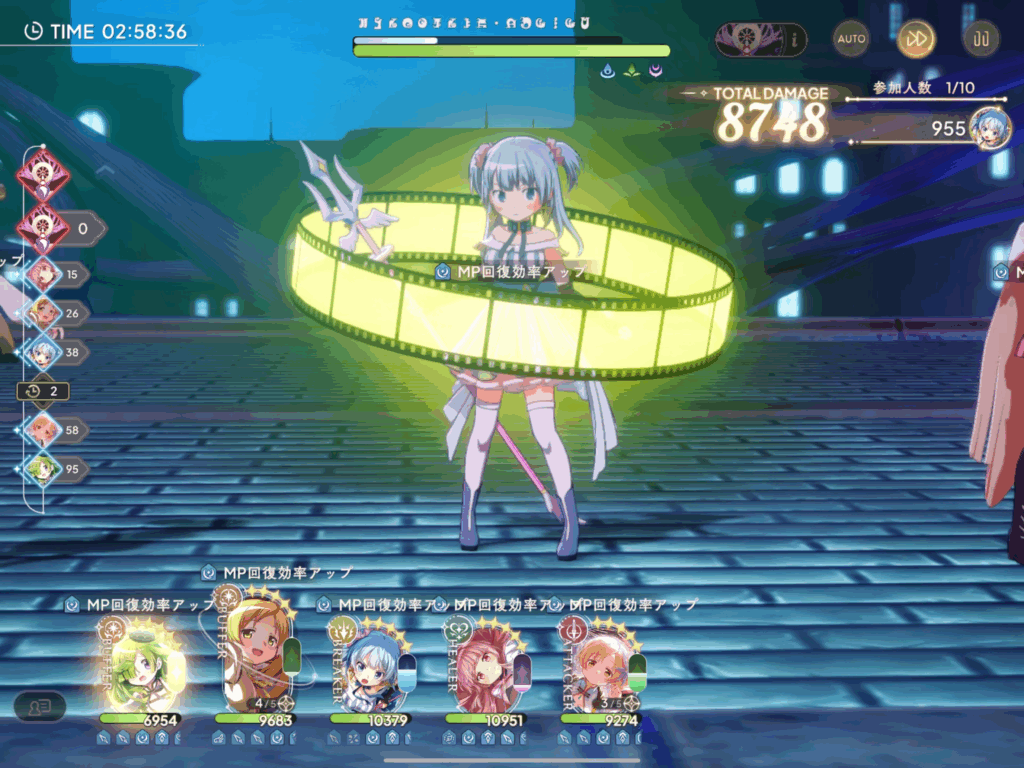Select the blonde Buffer character card

[258, 655]
